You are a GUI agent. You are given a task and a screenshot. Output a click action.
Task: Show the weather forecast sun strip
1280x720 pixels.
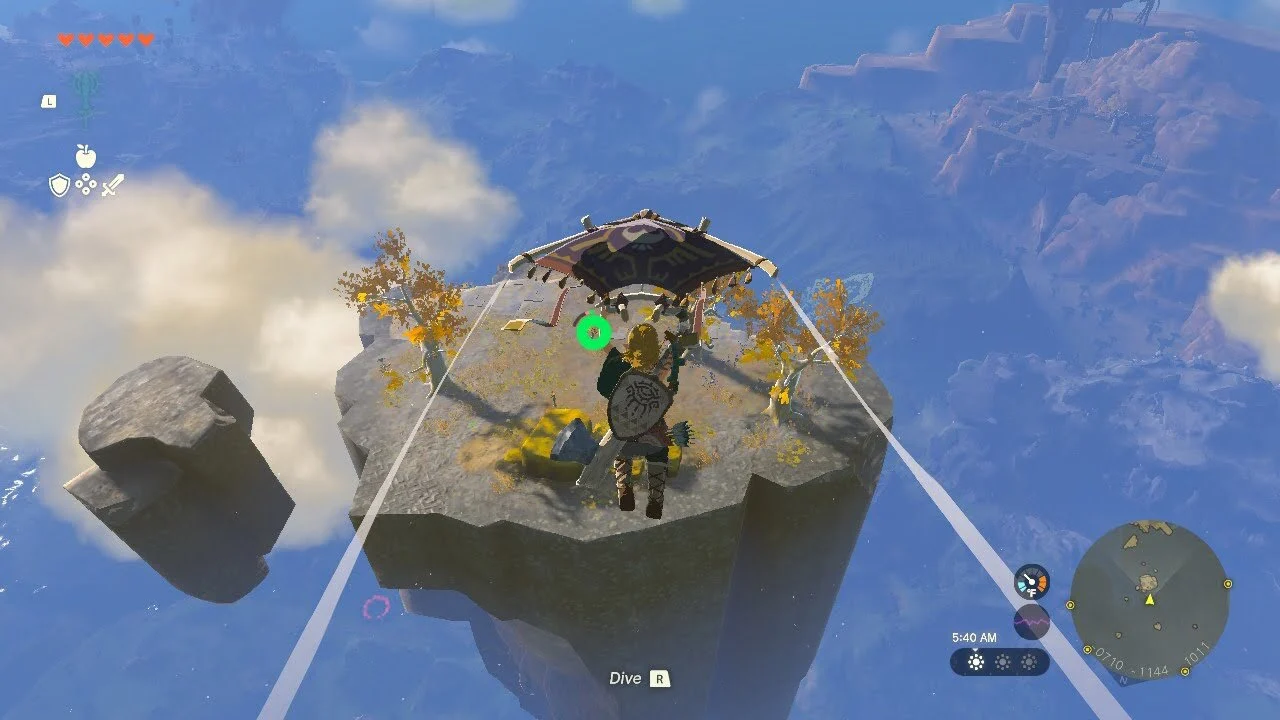[999, 662]
